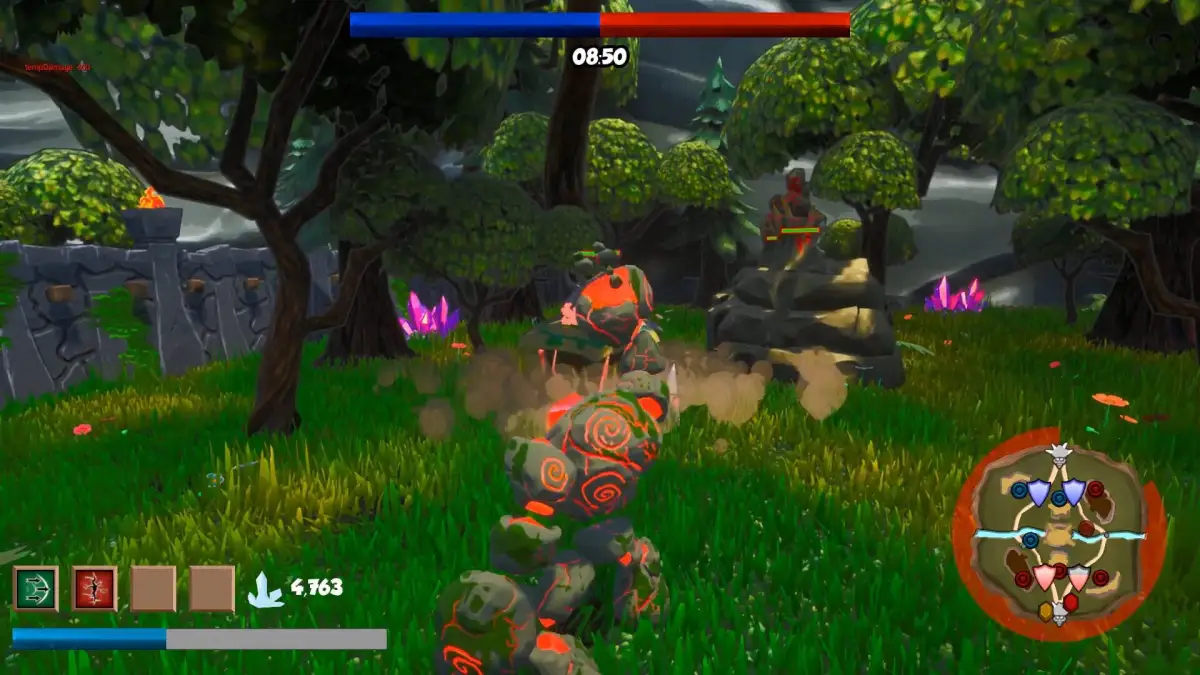Use the red ground-crack ability
The height and width of the screenshot is (675, 1200).
pyautogui.click(x=94, y=588)
